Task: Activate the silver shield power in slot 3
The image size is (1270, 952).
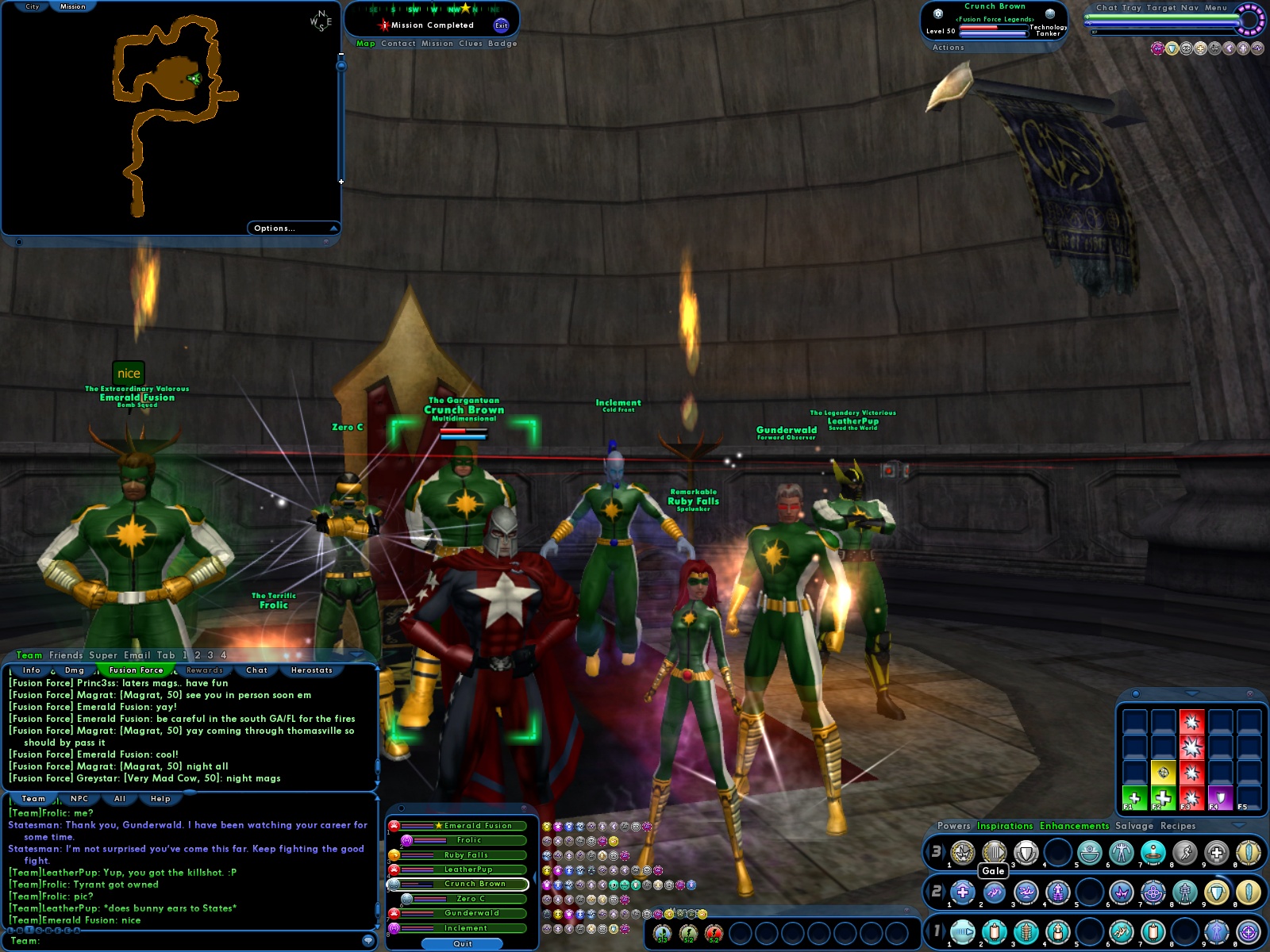Action: click(1028, 853)
